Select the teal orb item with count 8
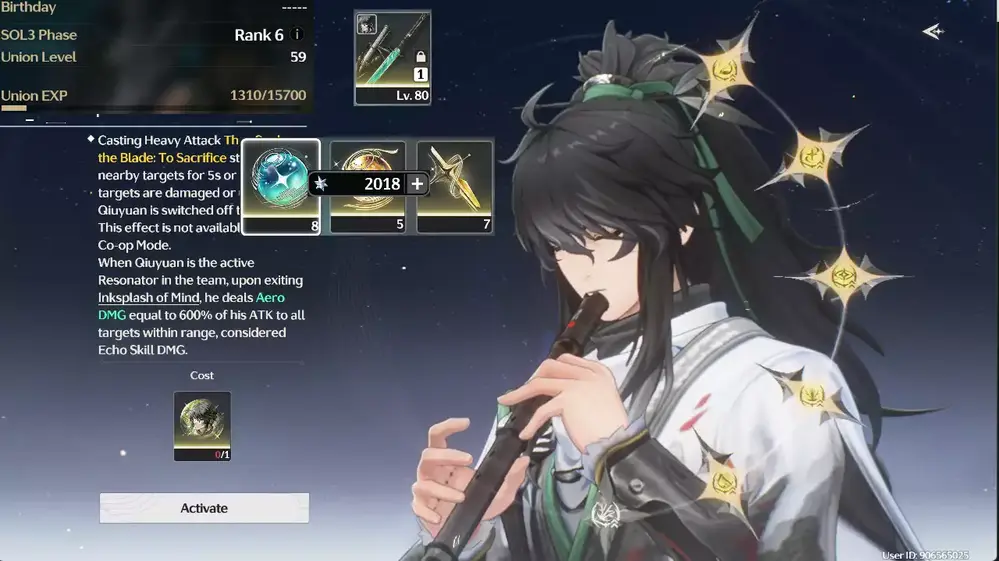This screenshot has width=999, height=561. pos(281,187)
